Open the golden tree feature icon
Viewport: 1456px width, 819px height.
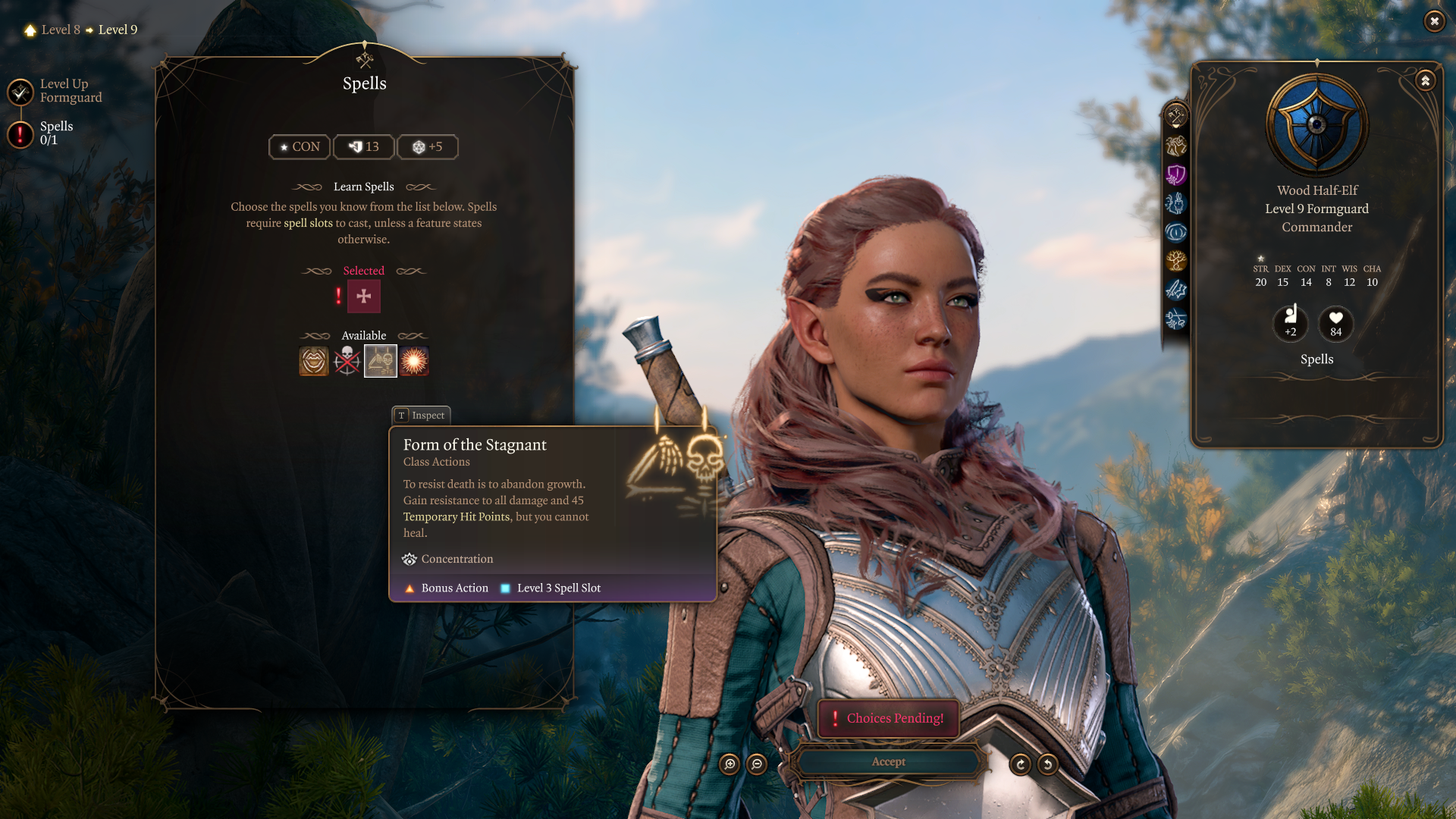1176,262
